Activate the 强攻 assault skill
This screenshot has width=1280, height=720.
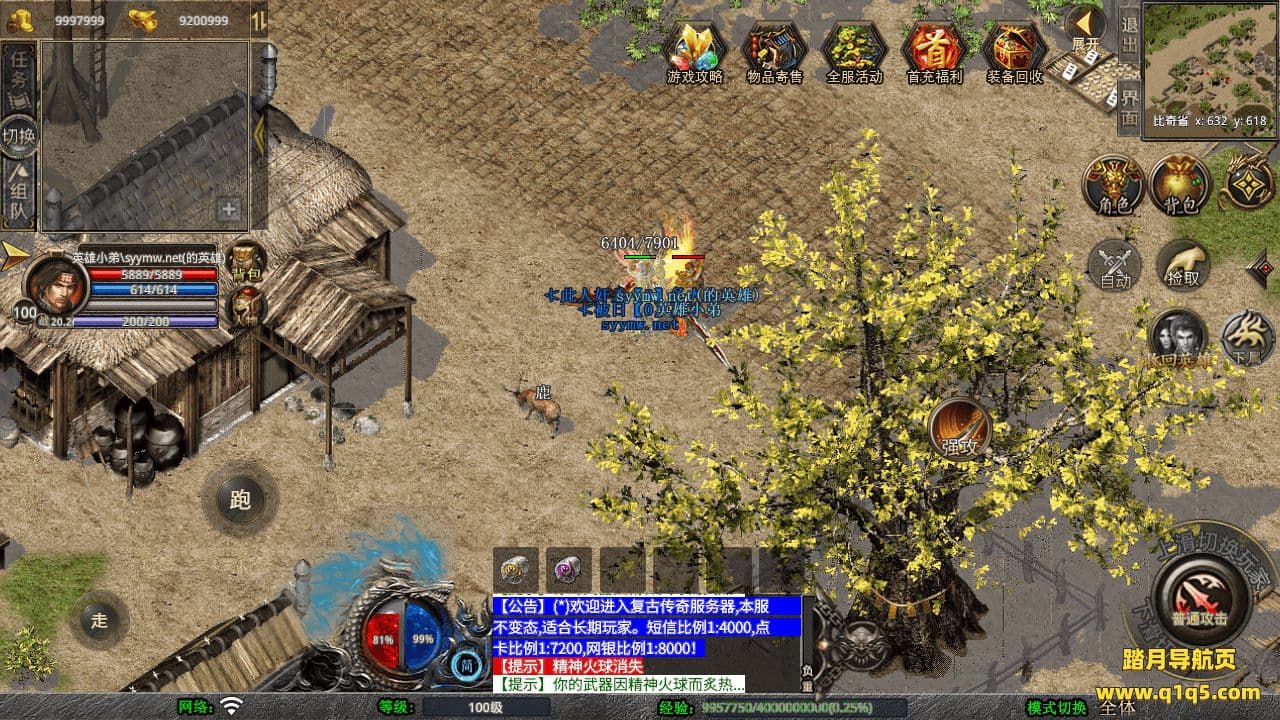click(x=960, y=430)
